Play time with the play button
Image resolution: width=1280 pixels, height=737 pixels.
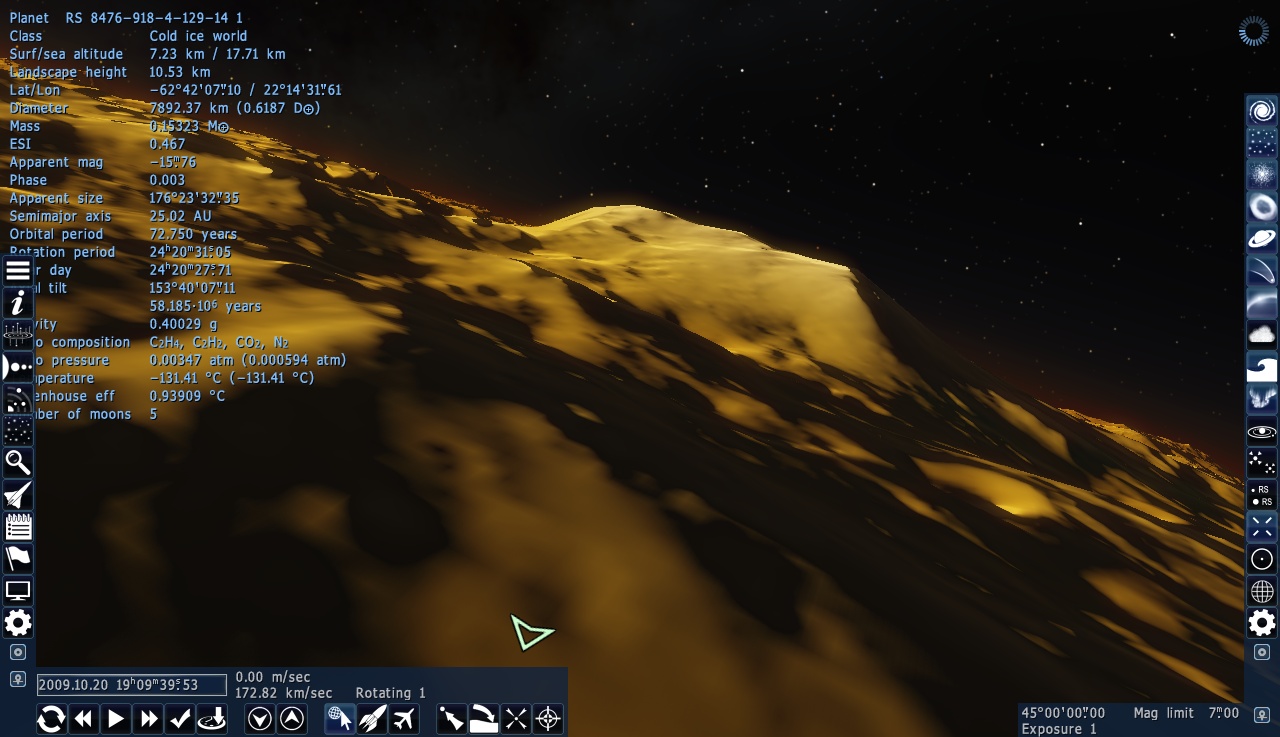coord(115,718)
